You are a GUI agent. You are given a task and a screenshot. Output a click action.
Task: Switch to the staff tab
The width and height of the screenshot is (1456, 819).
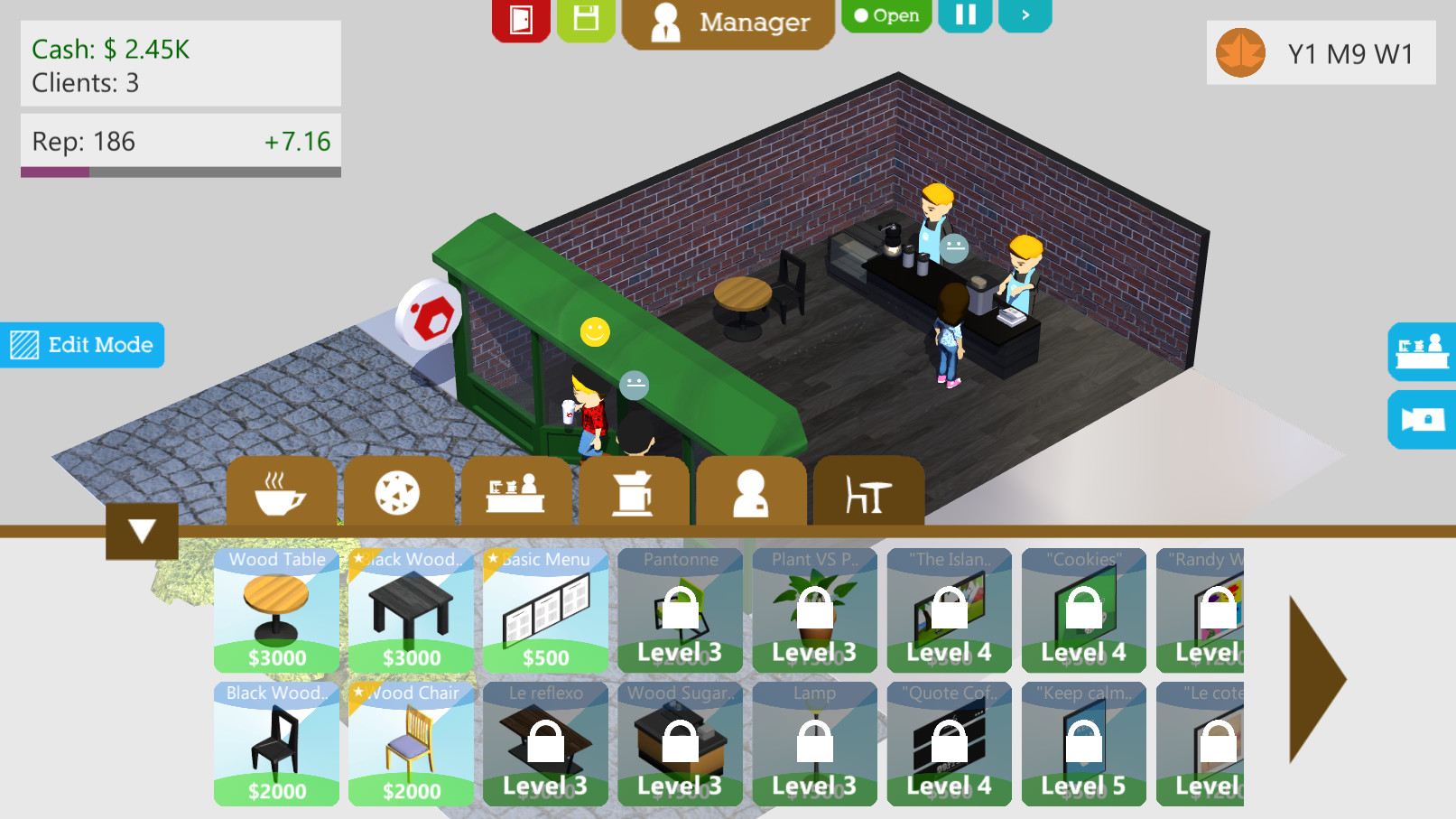pos(751,492)
